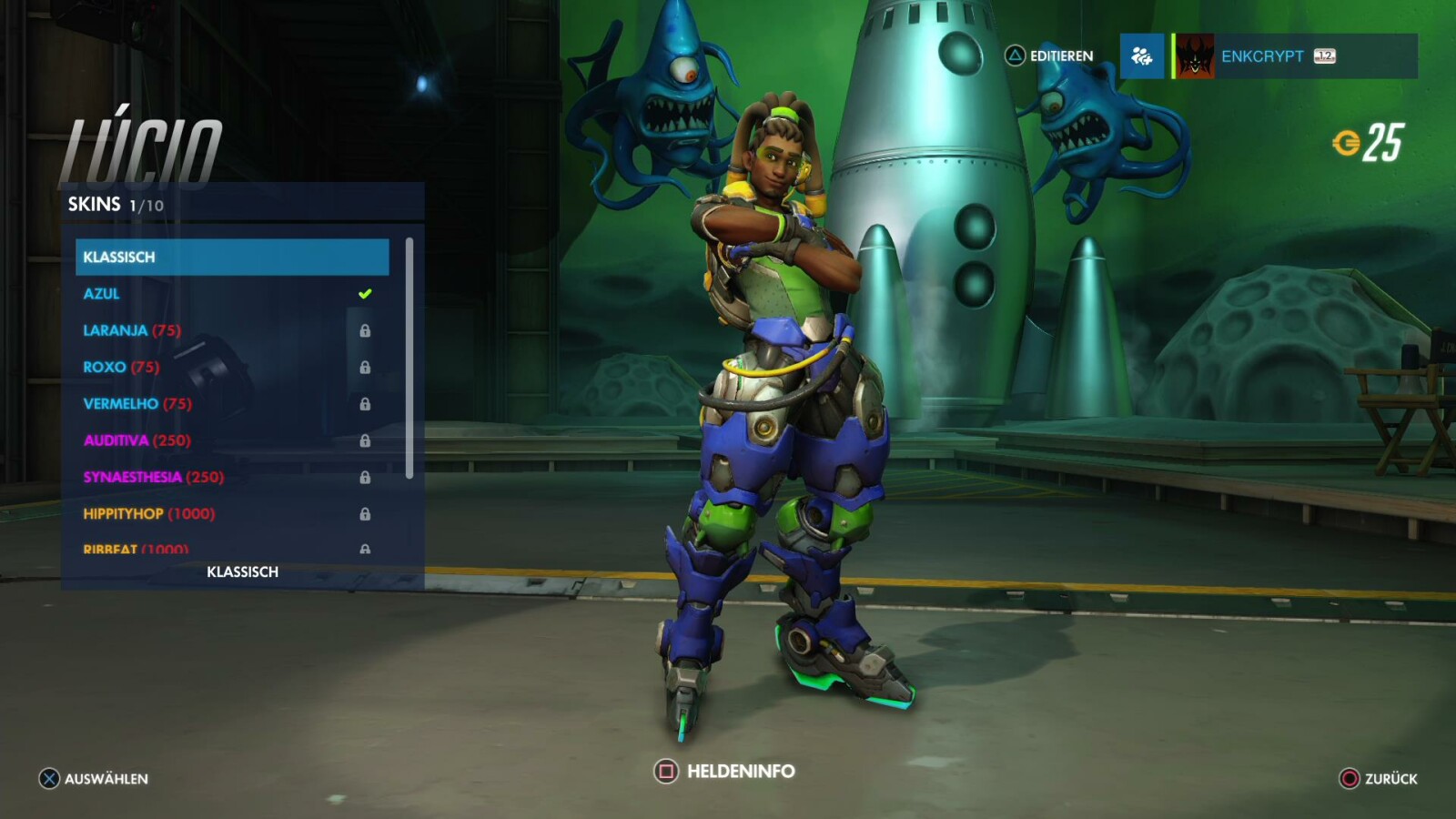Select the Klassisch skin entry

click(x=232, y=257)
